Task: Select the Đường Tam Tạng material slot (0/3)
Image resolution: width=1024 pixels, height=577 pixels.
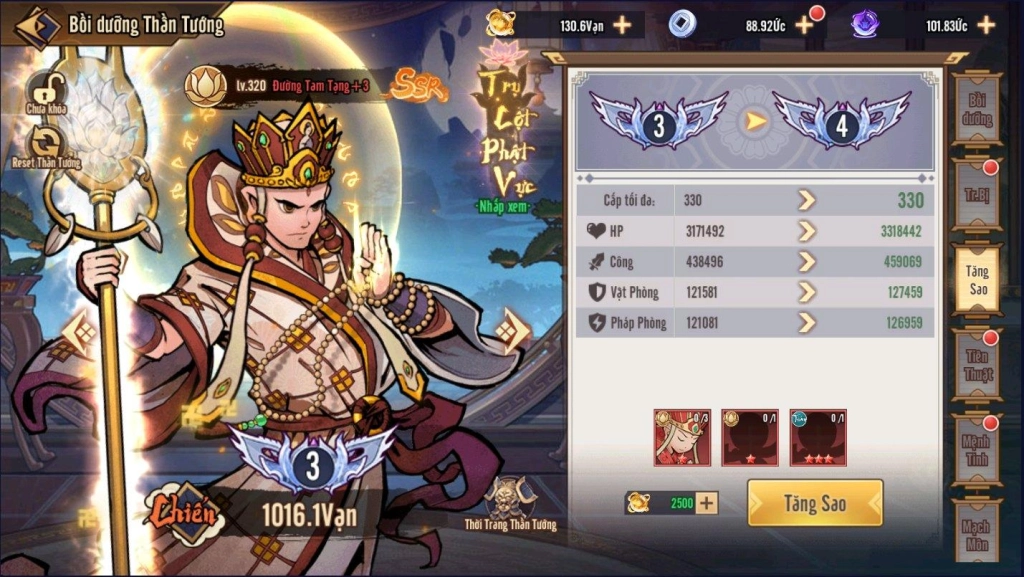Action: tap(682, 437)
